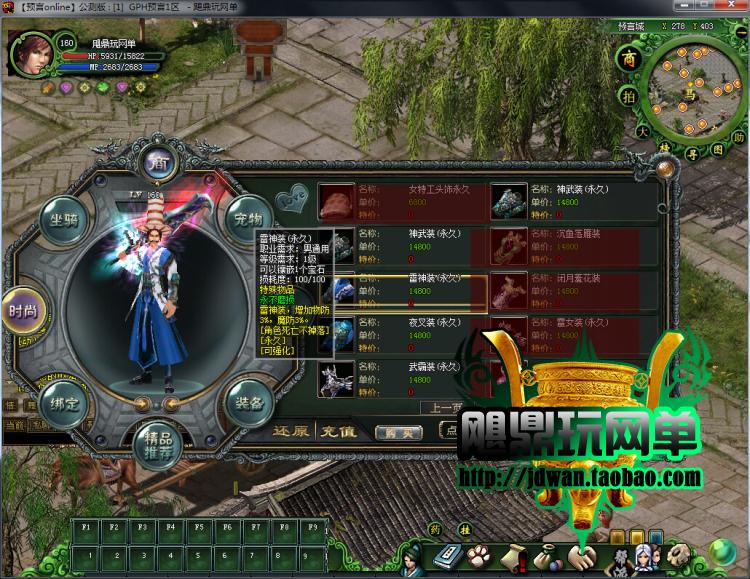The image size is (750, 579).
Task: Click the 购买 buy button
Action: [x=392, y=432]
